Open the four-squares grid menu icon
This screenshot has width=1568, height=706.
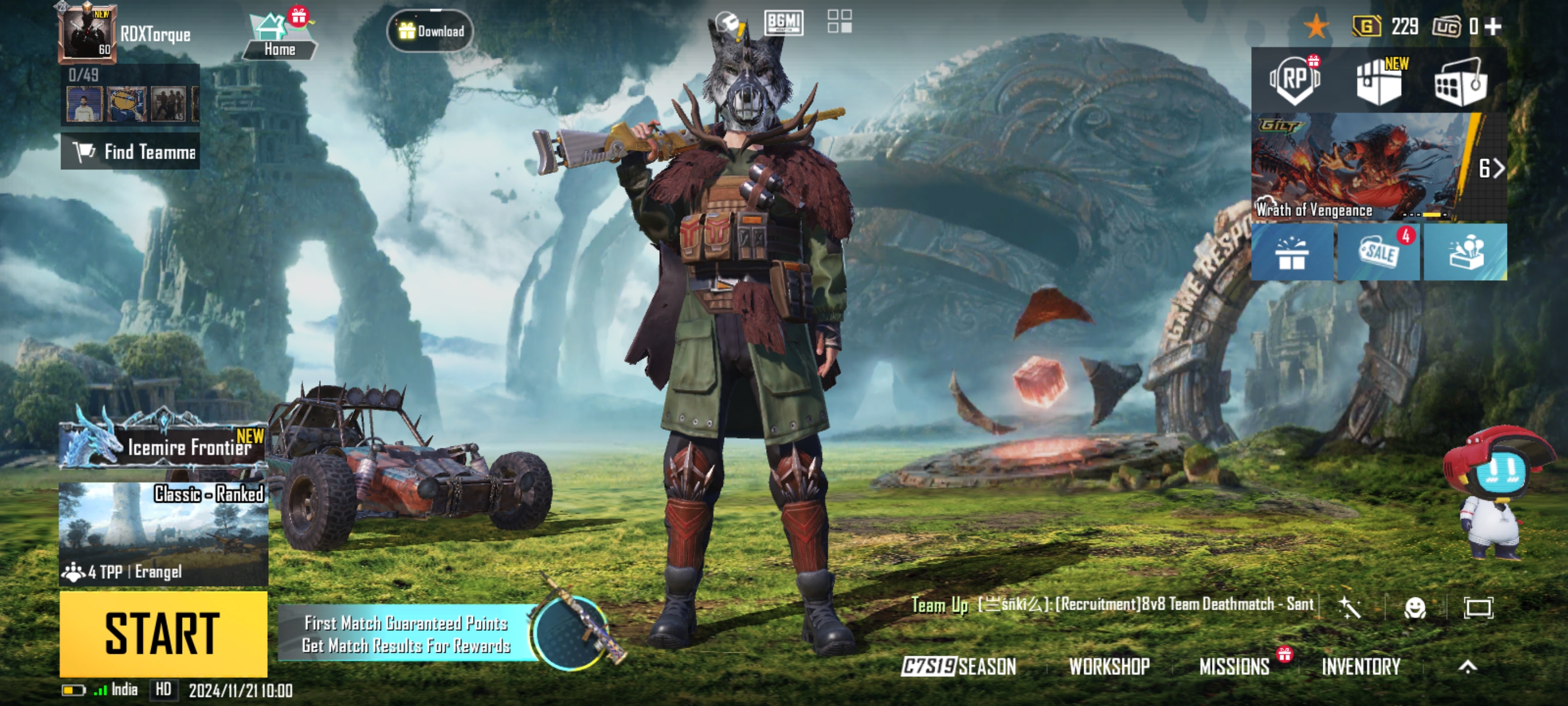[839, 21]
